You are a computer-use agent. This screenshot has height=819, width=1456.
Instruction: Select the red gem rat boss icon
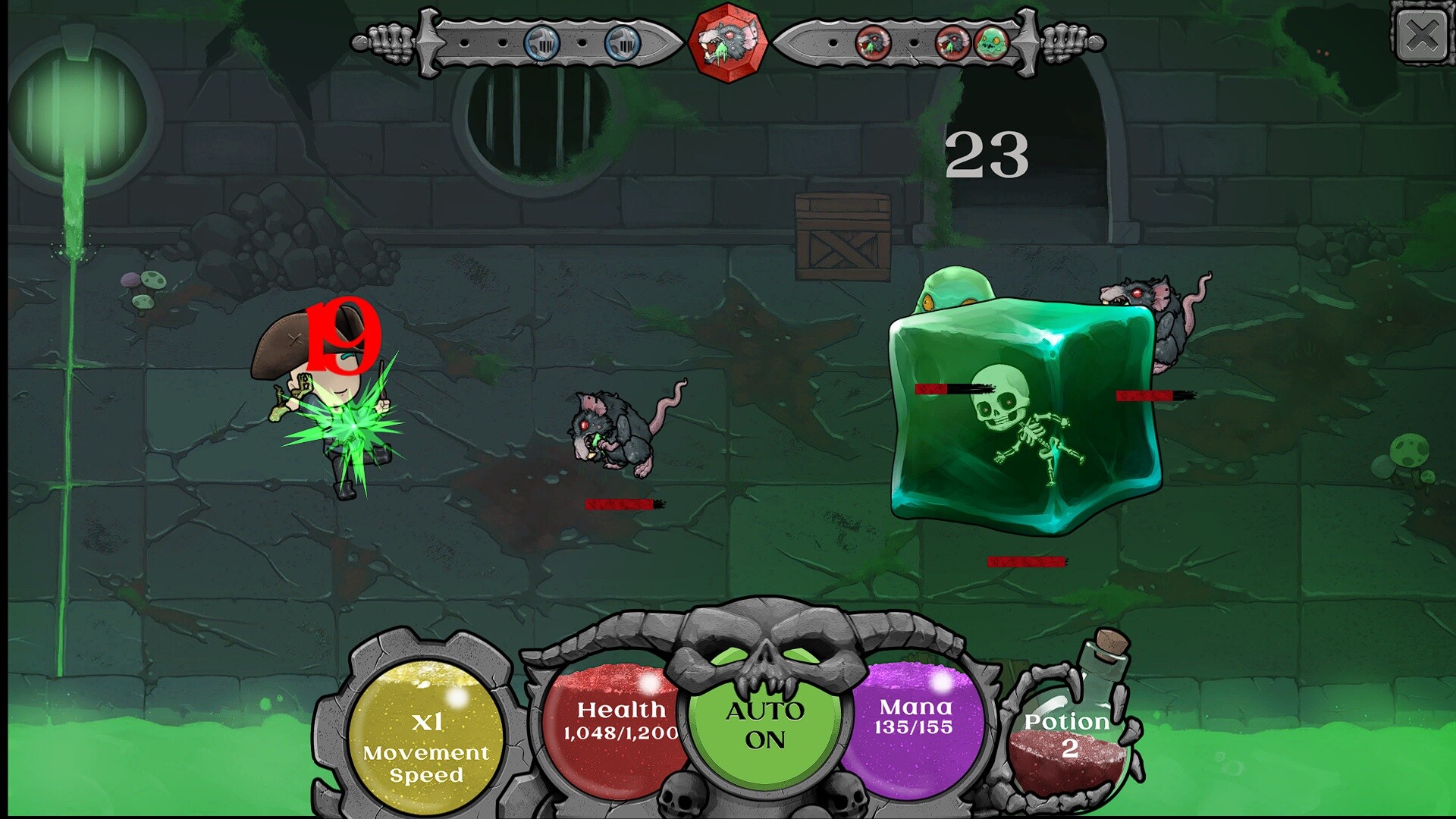click(729, 41)
